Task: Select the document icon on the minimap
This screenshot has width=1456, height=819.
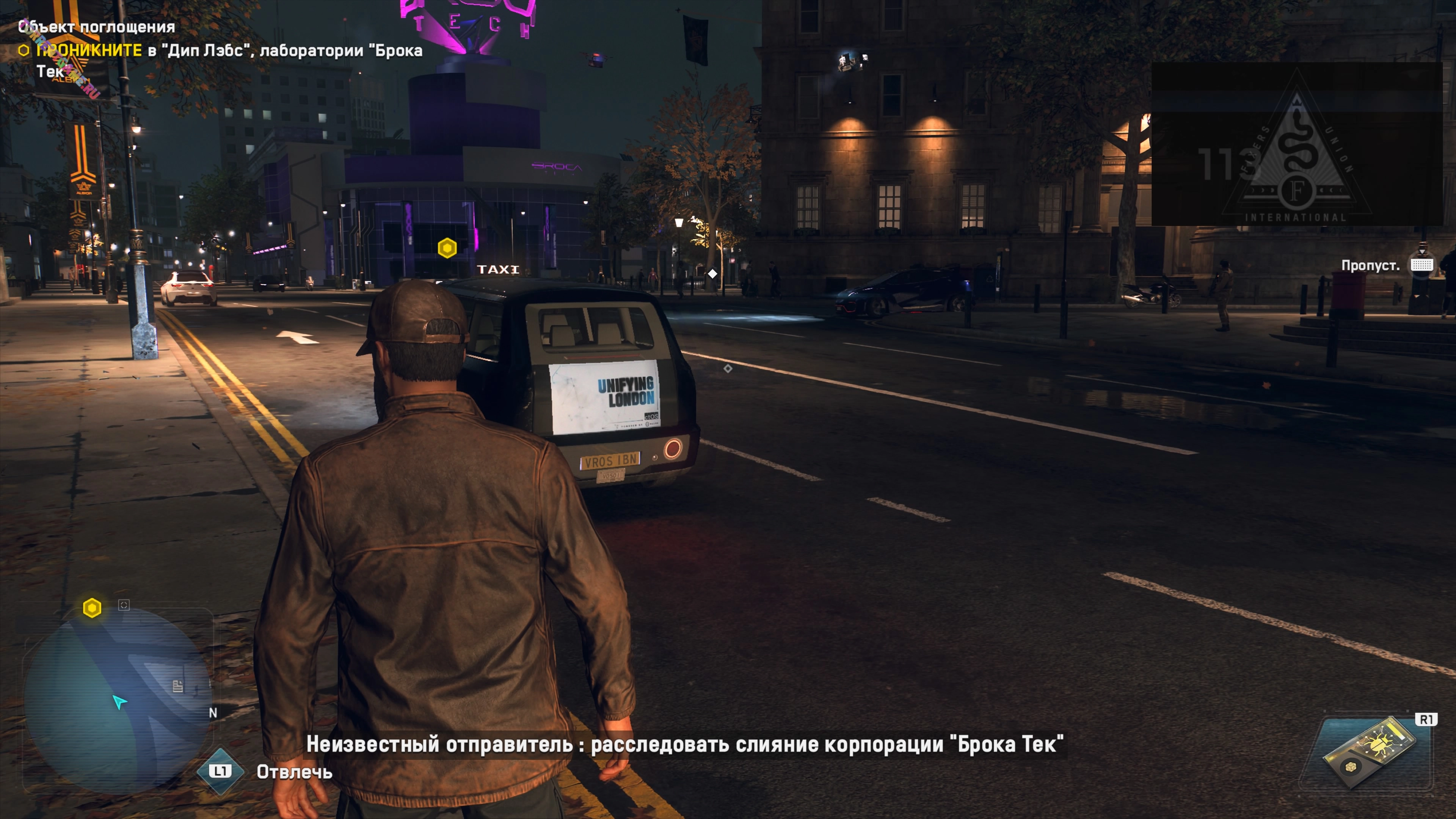Action: pyautogui.click(x=177, y=686)
